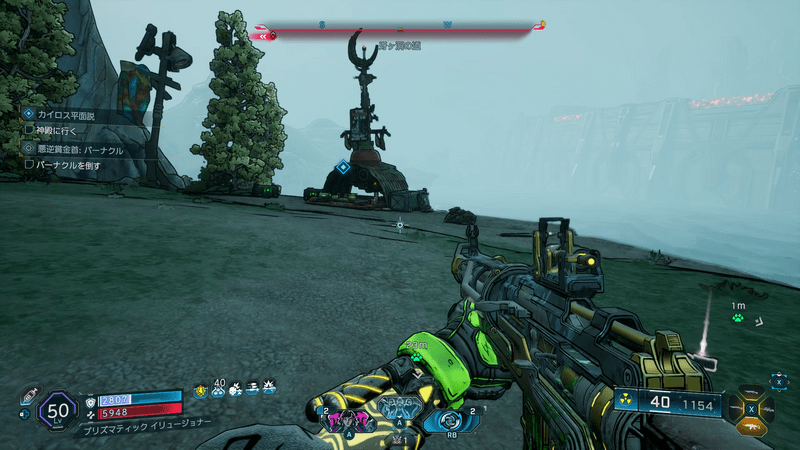Open the level 50 character badge
The height and width of the screenshot is (450, 800).
point(56,410)
